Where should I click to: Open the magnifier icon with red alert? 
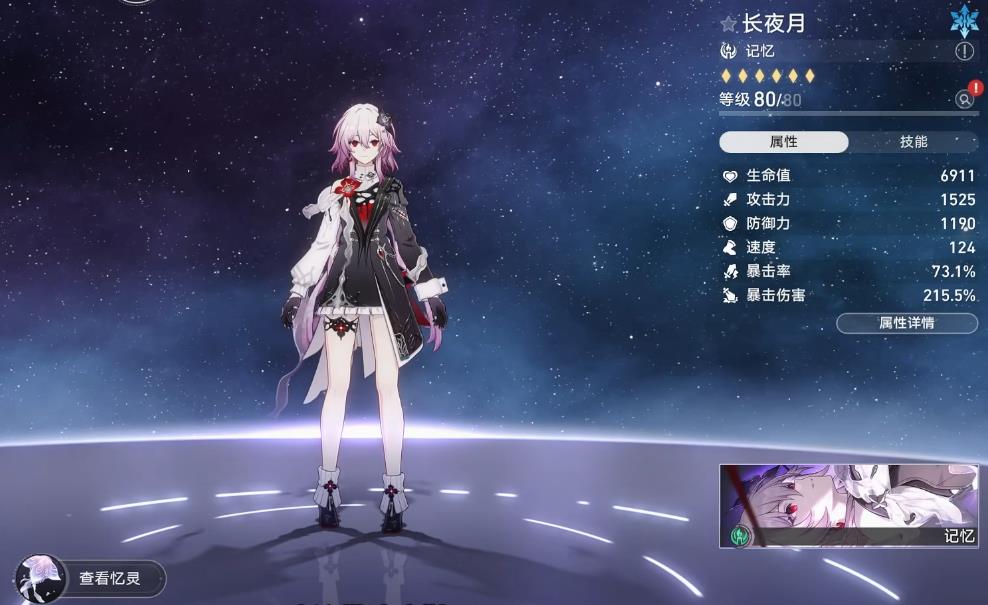(x=964, y=99)
